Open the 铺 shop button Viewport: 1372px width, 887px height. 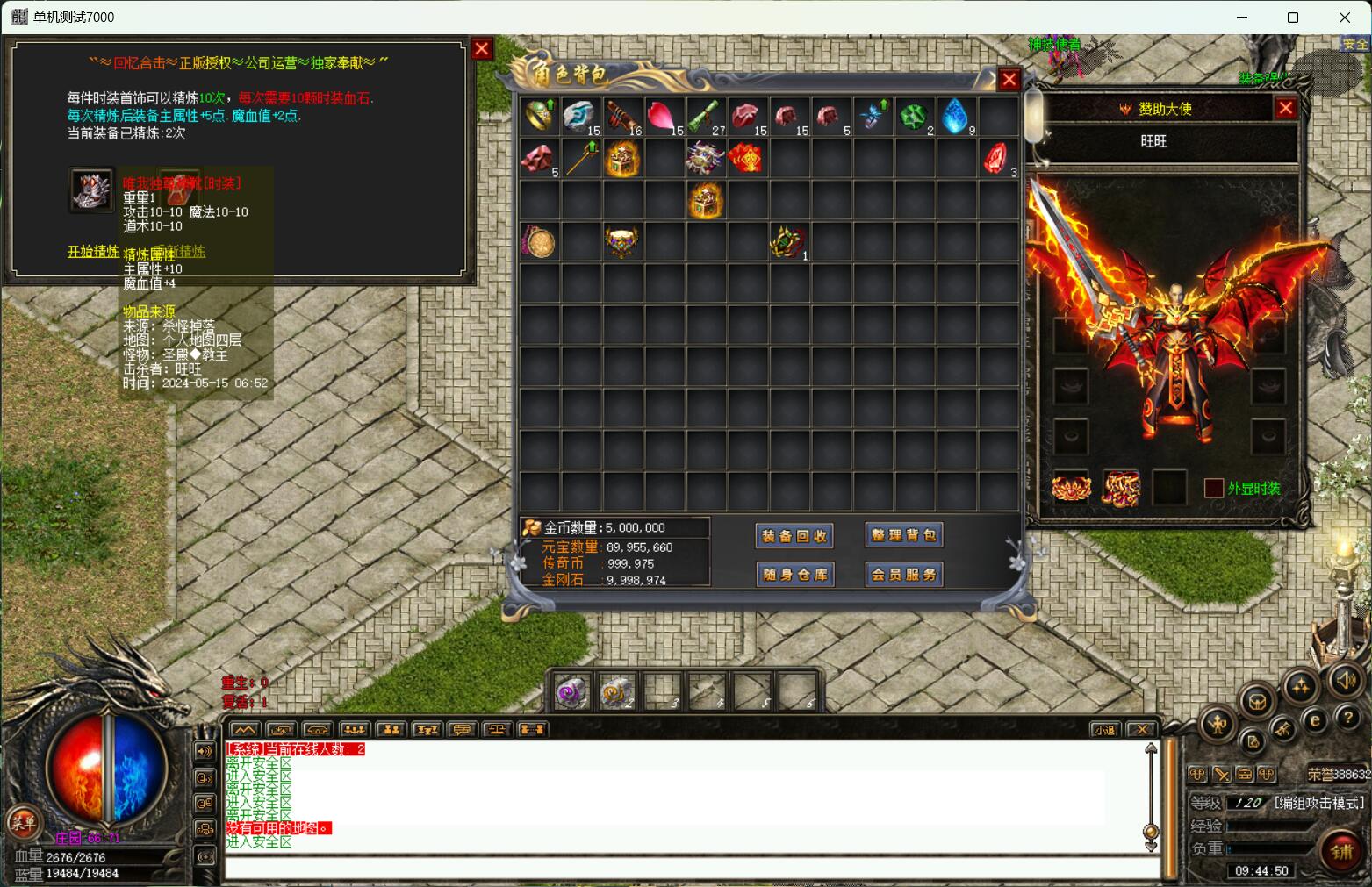[x=1341, y=851]
